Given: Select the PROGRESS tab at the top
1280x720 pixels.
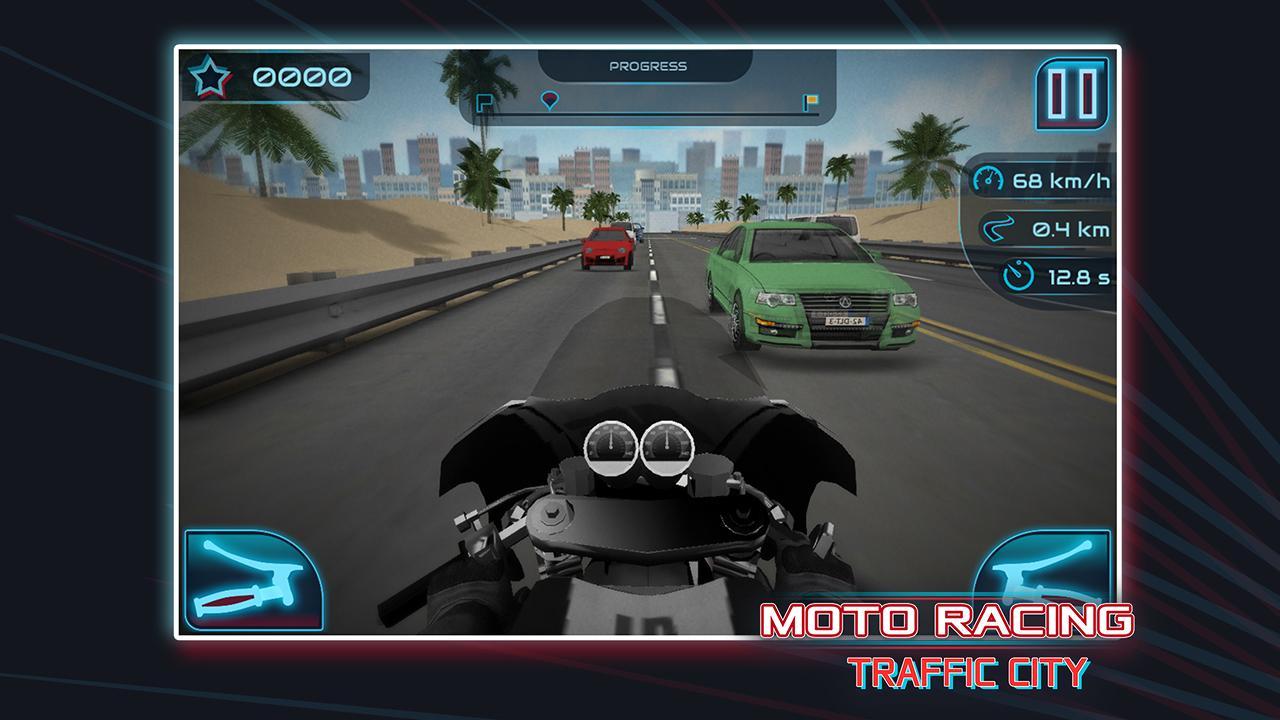Looking at the screenshot, I should (x=648, y=67).
